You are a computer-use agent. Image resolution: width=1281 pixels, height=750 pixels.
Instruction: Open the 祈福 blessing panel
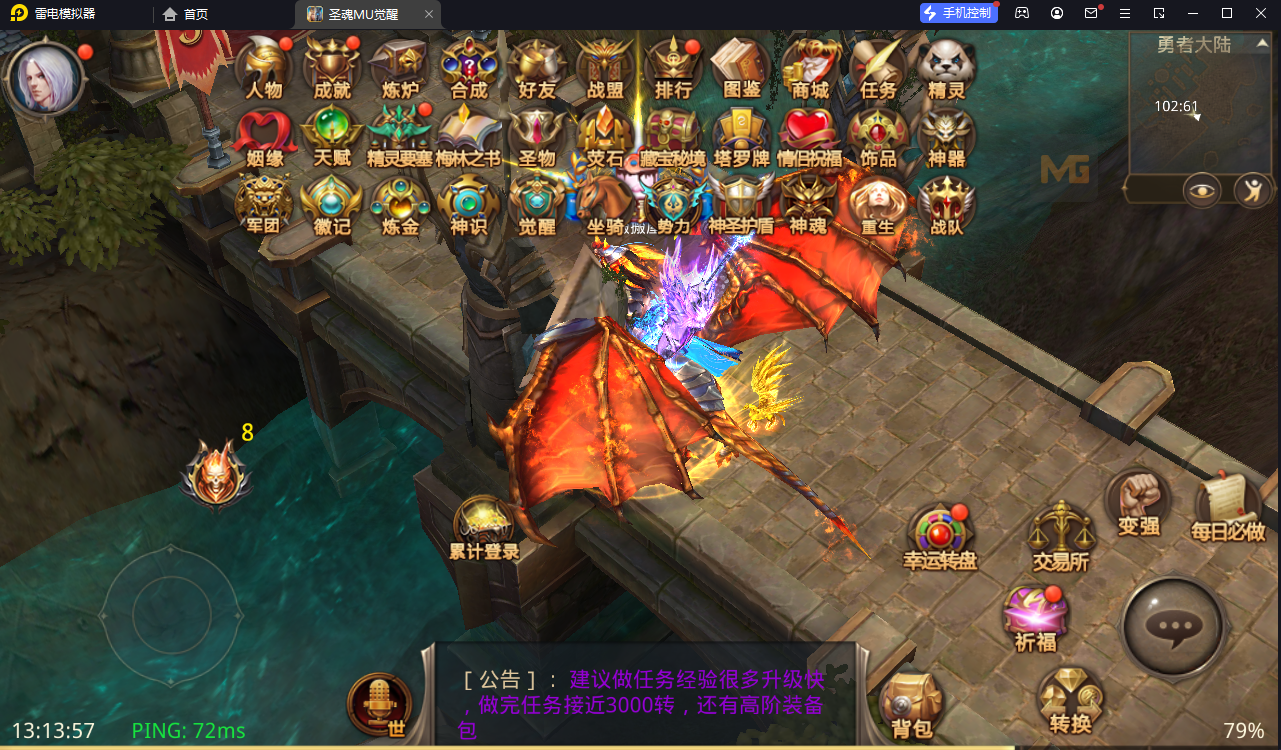coord(1036,612)
